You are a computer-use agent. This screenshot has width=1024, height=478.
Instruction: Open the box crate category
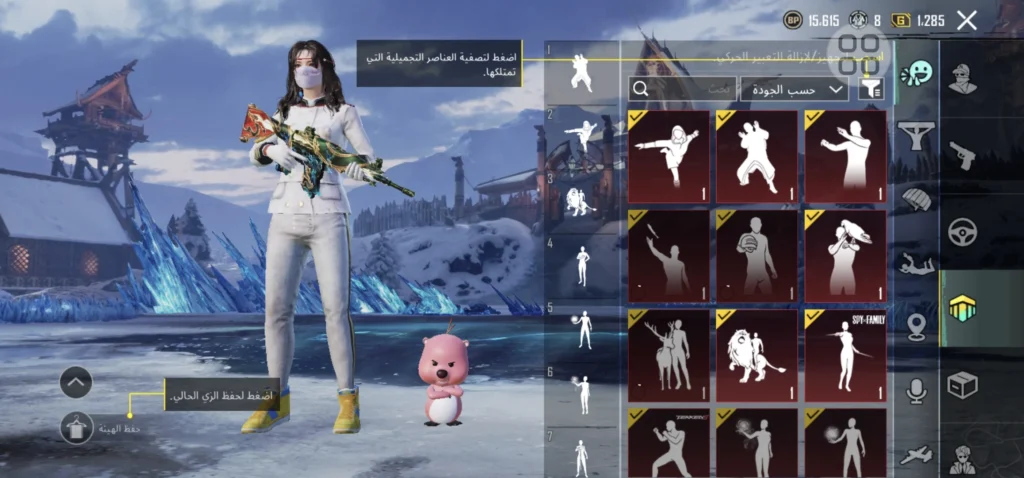(962, 385)
